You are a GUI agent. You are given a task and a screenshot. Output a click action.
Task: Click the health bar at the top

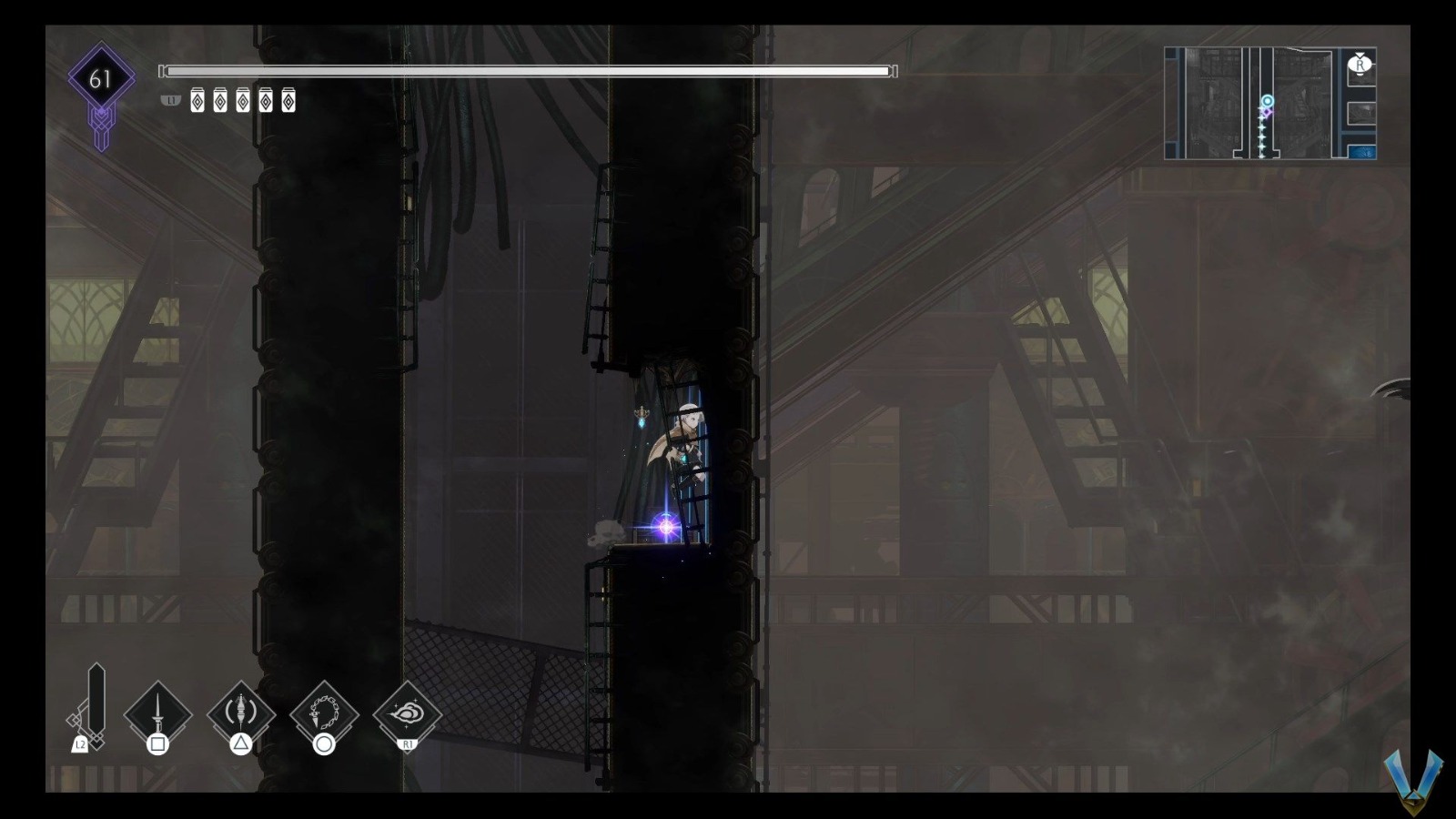[528, 69]
